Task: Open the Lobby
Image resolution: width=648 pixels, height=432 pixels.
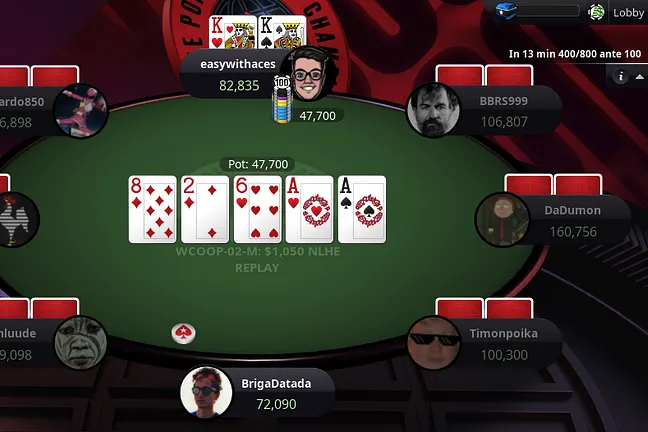Action: pyautogui.click(x=628, y=13)
